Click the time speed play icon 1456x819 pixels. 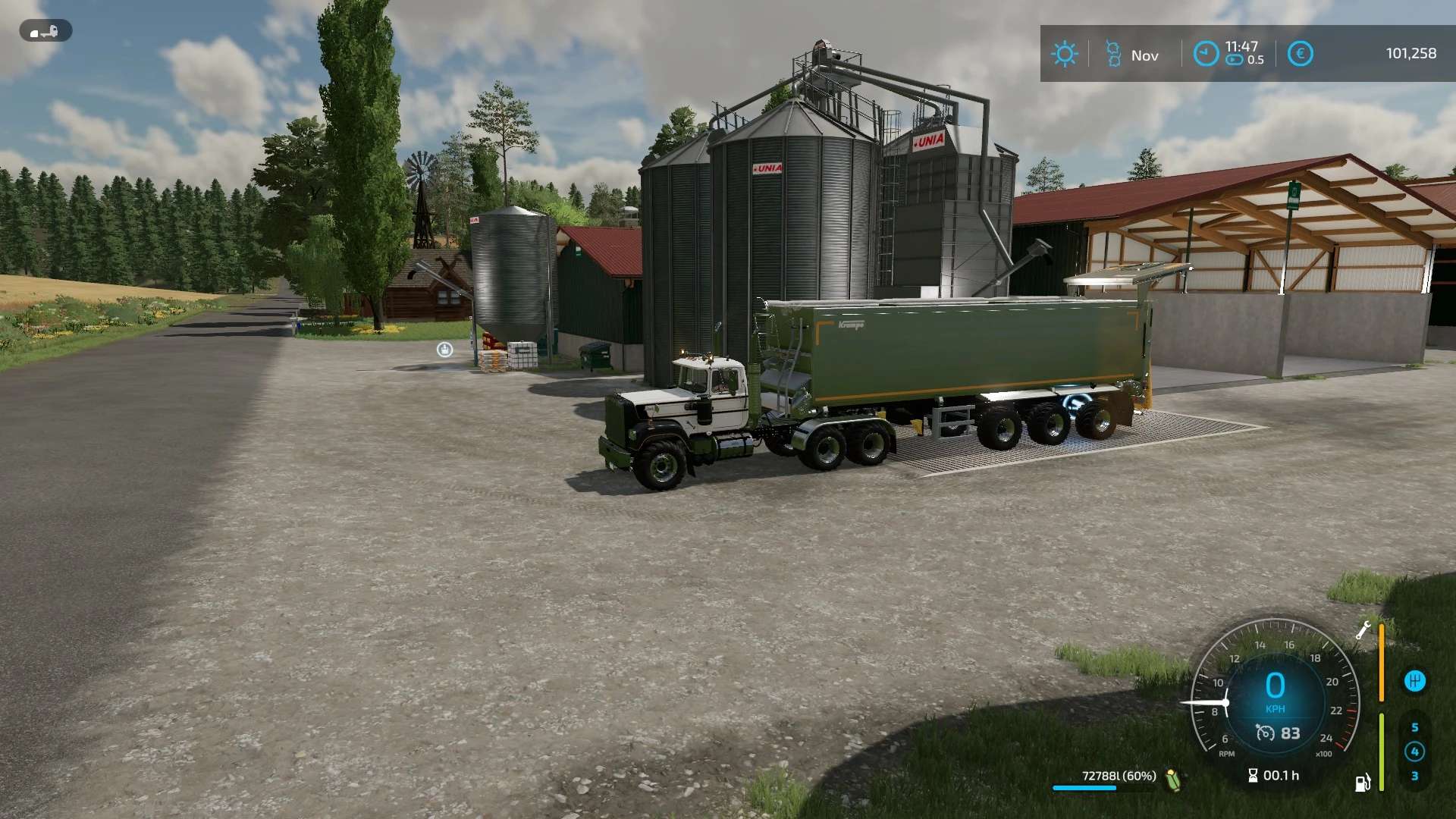coord(1235,60)
